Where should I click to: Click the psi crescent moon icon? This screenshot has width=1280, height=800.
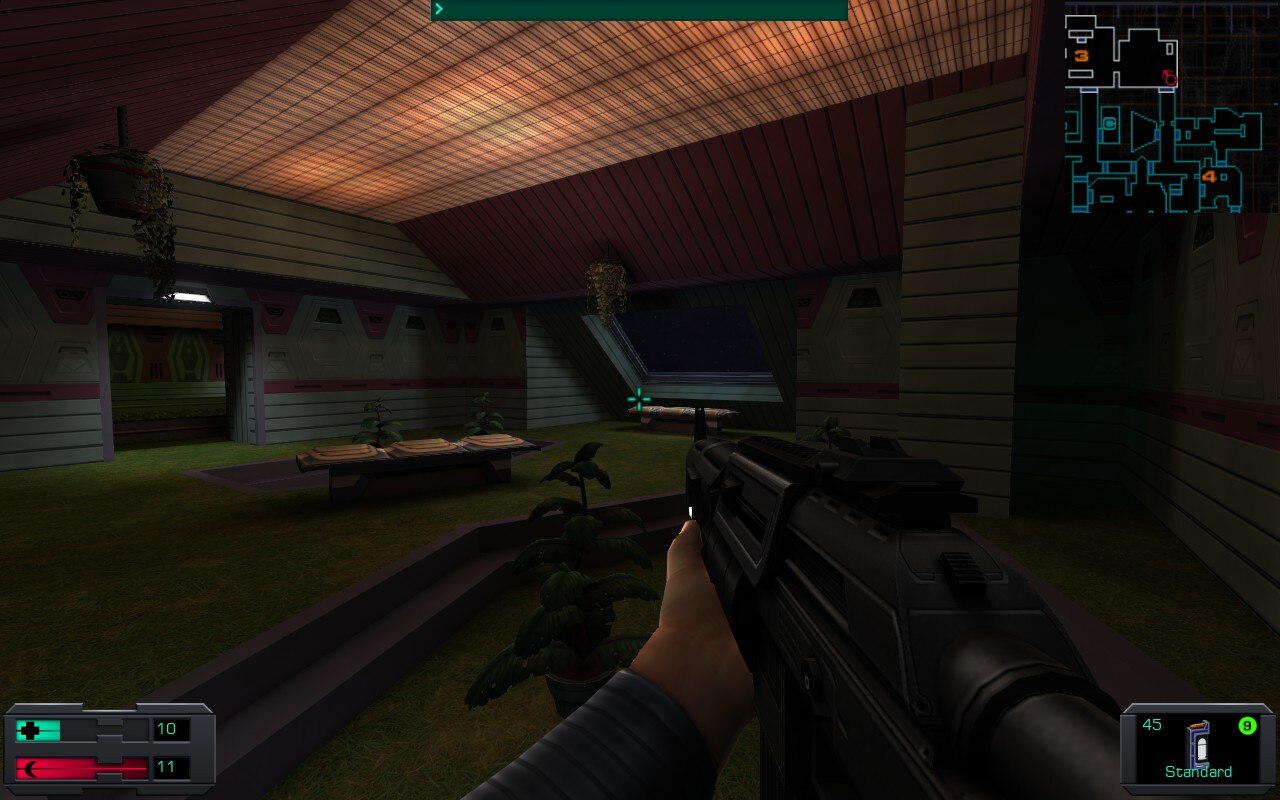pos(32,767)
